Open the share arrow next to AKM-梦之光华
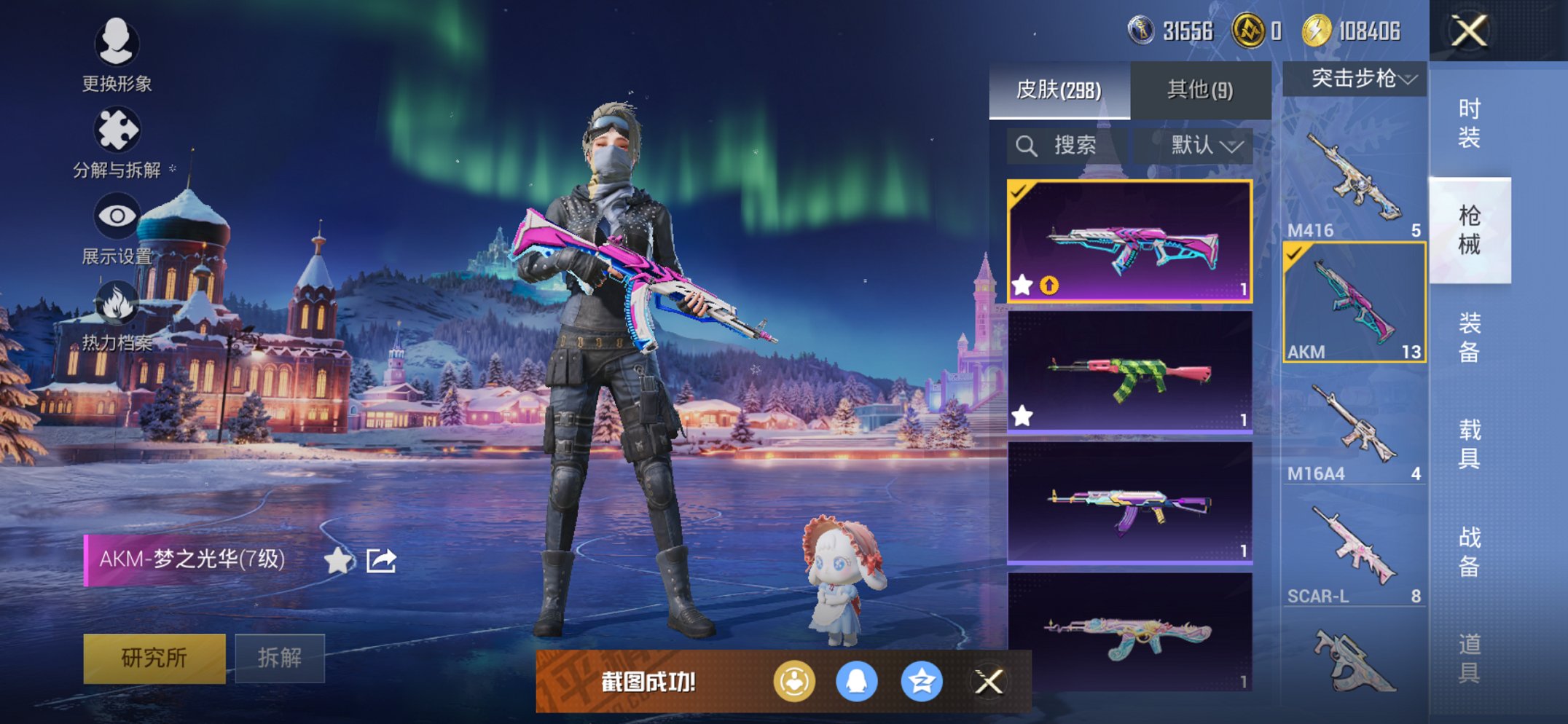Viewport: 1568px width, 724px height. tap(382, 559)
